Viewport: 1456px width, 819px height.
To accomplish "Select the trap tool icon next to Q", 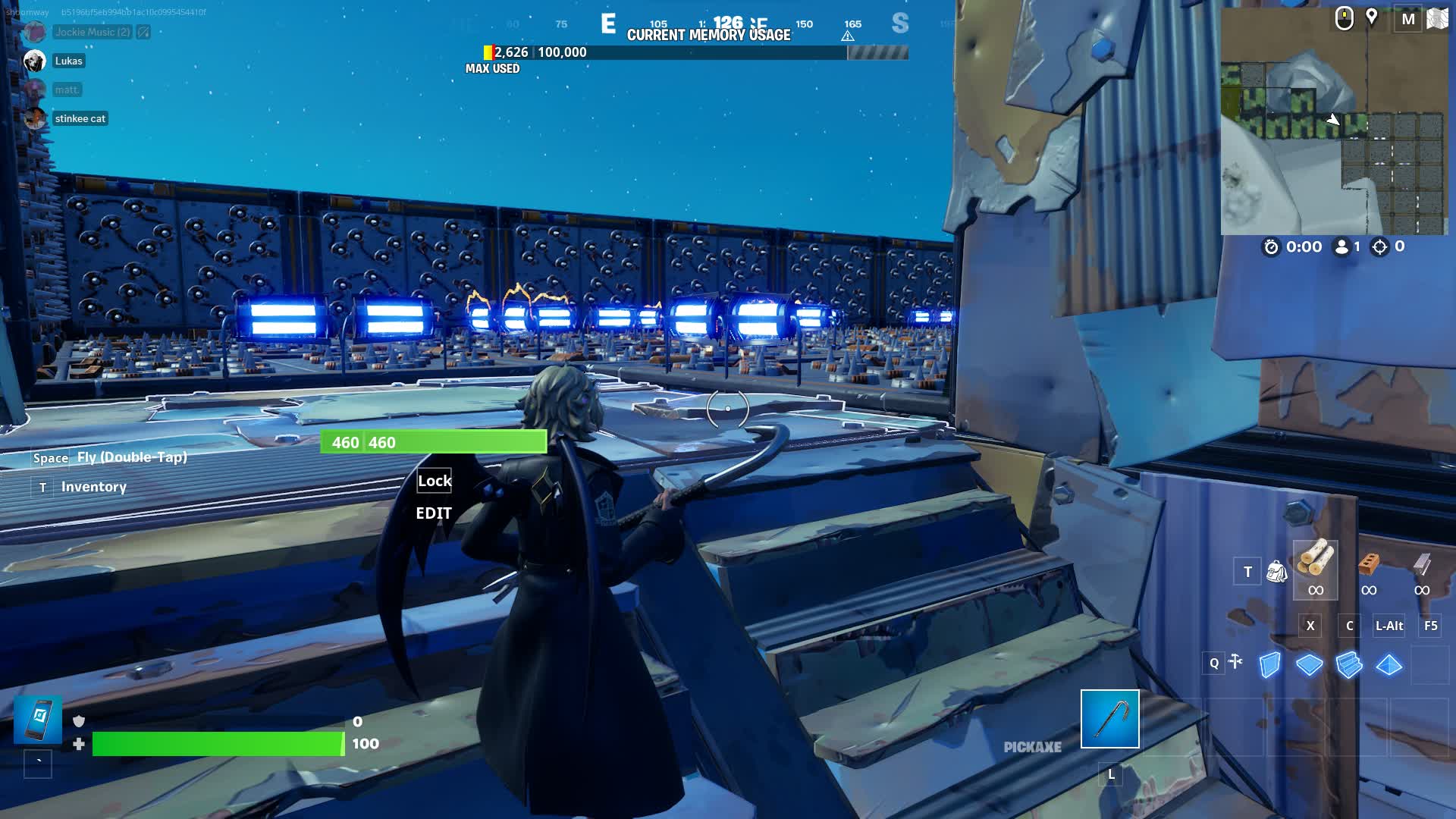I will click(x=1237, y=661).
